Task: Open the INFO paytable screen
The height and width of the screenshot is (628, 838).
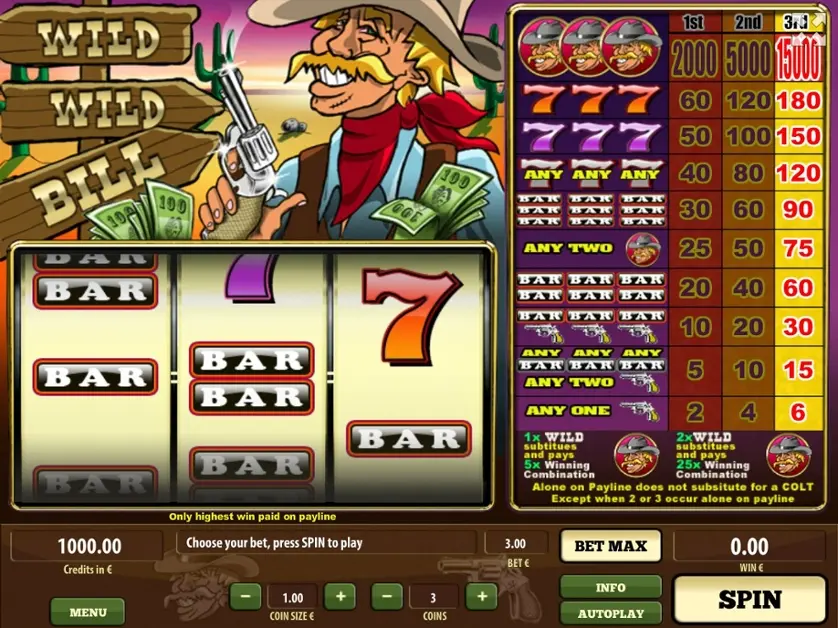Action: click(x=610, y=587)
